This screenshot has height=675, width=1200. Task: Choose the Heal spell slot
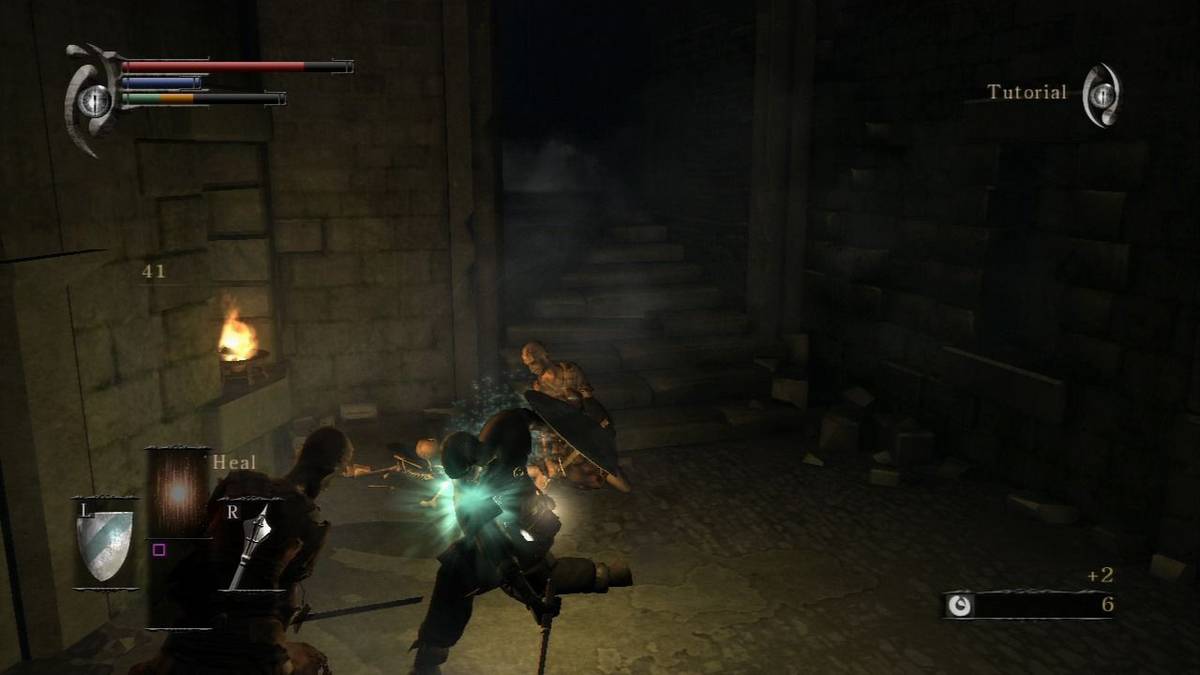(177, 492)
